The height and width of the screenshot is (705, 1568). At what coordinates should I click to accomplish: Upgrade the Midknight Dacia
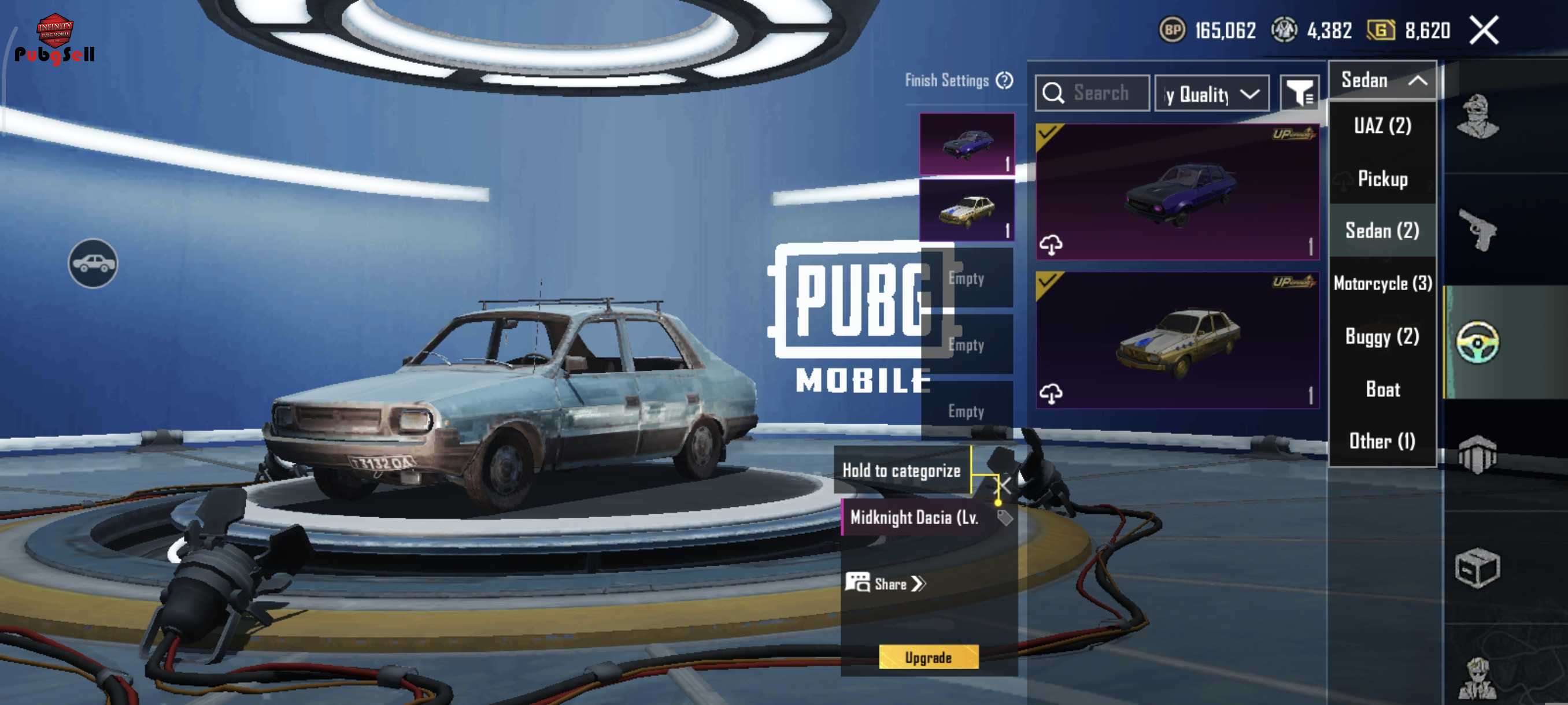[929, 658]
